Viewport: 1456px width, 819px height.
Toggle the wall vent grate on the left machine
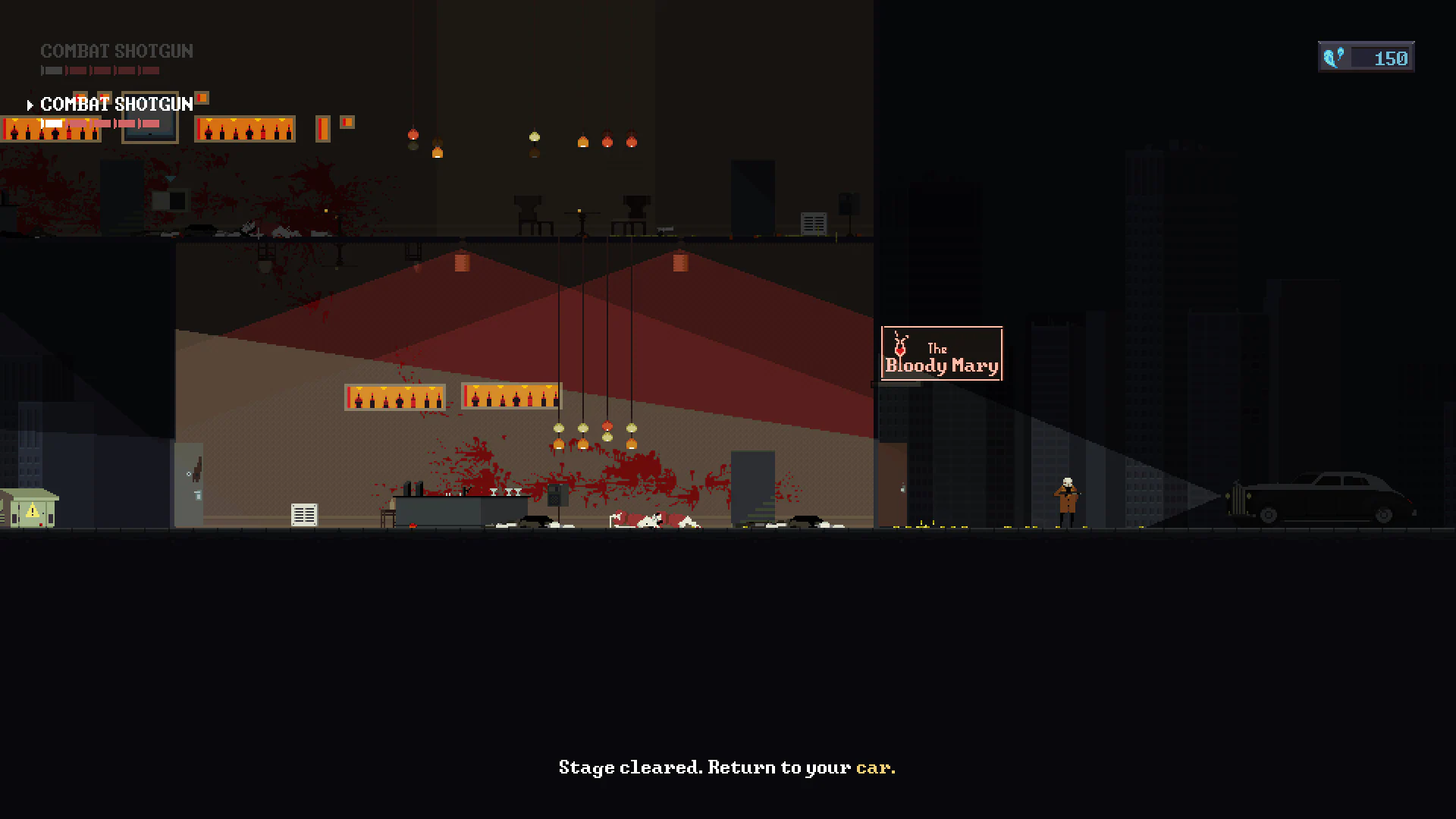(303, 514)
